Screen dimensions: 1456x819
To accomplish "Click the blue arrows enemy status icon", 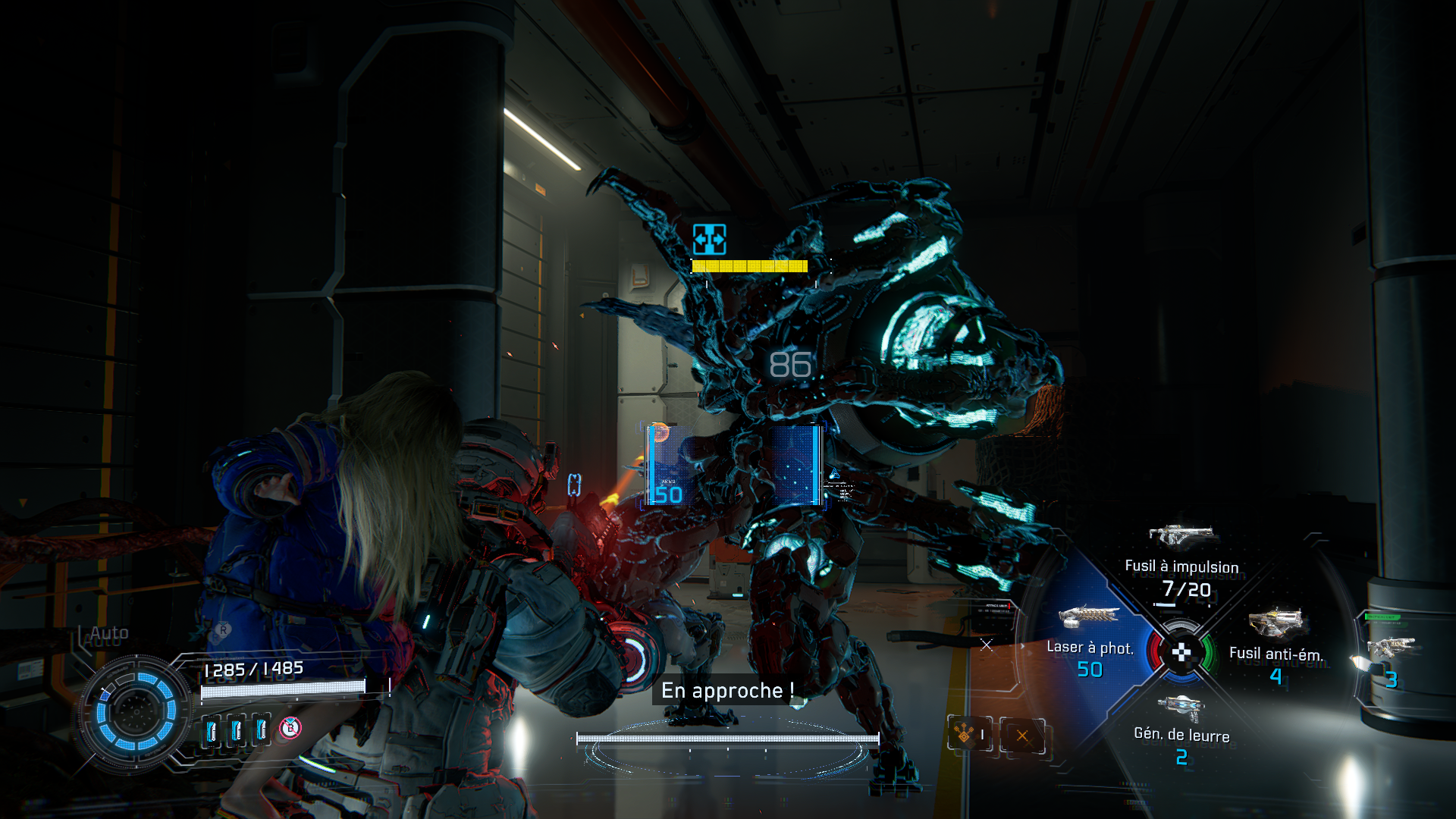I will [x=709, y=240].
